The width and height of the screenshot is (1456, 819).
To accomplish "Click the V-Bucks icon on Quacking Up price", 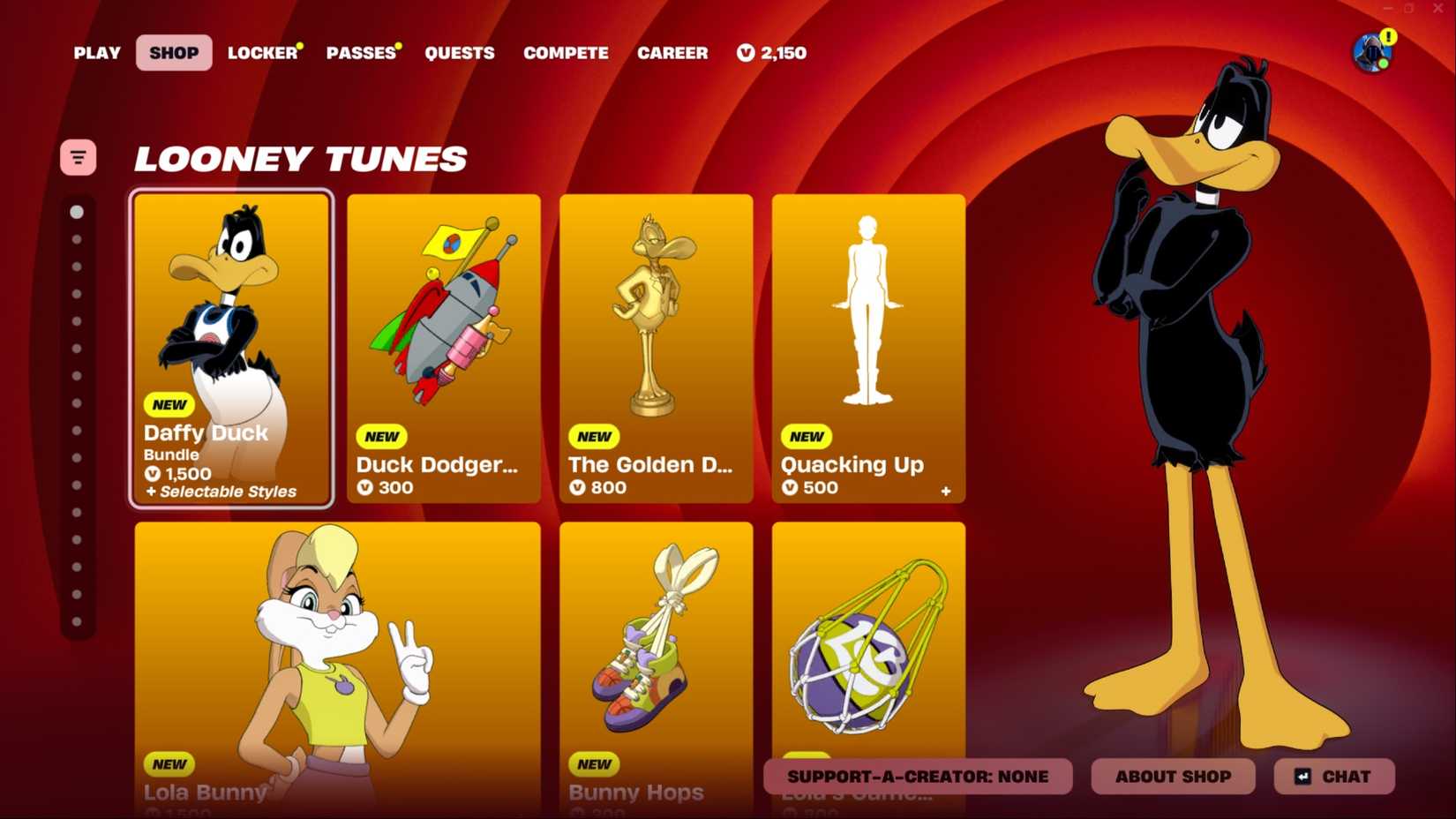I will click(x=791, y=487).
